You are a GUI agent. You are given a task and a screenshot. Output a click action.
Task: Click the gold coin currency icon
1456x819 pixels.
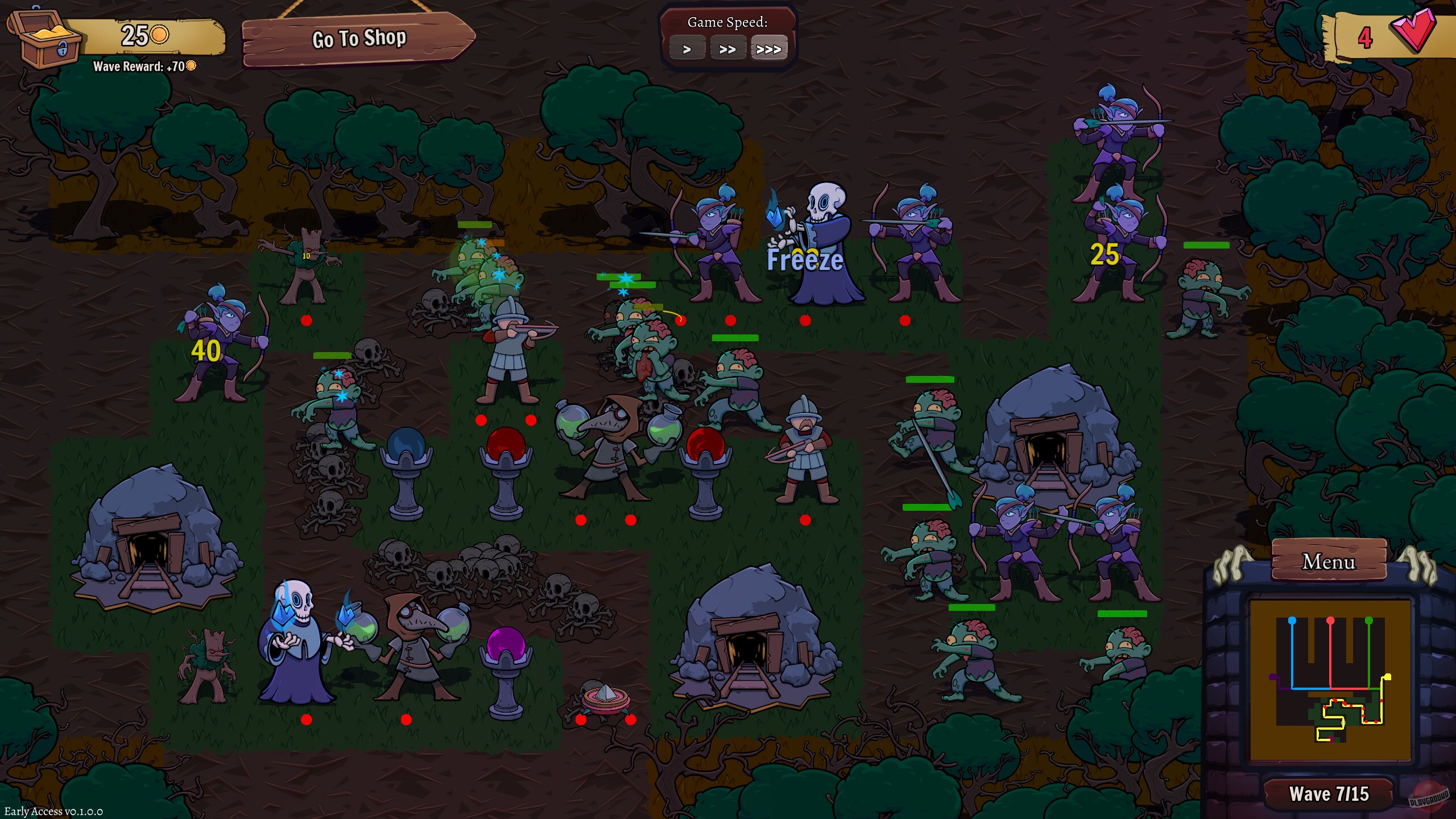coord(159,35)
